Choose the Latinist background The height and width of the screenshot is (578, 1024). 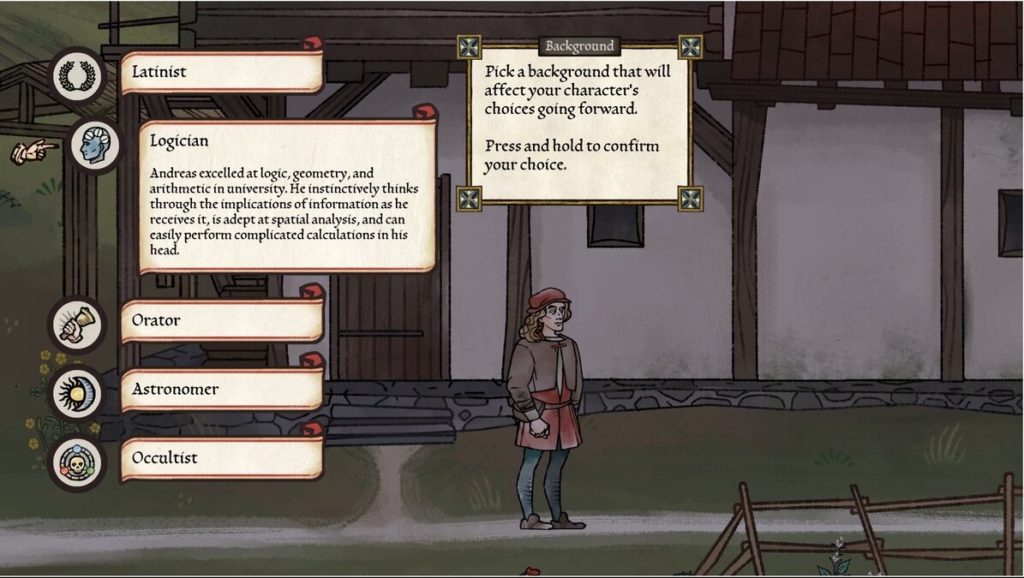click(221, 73)
